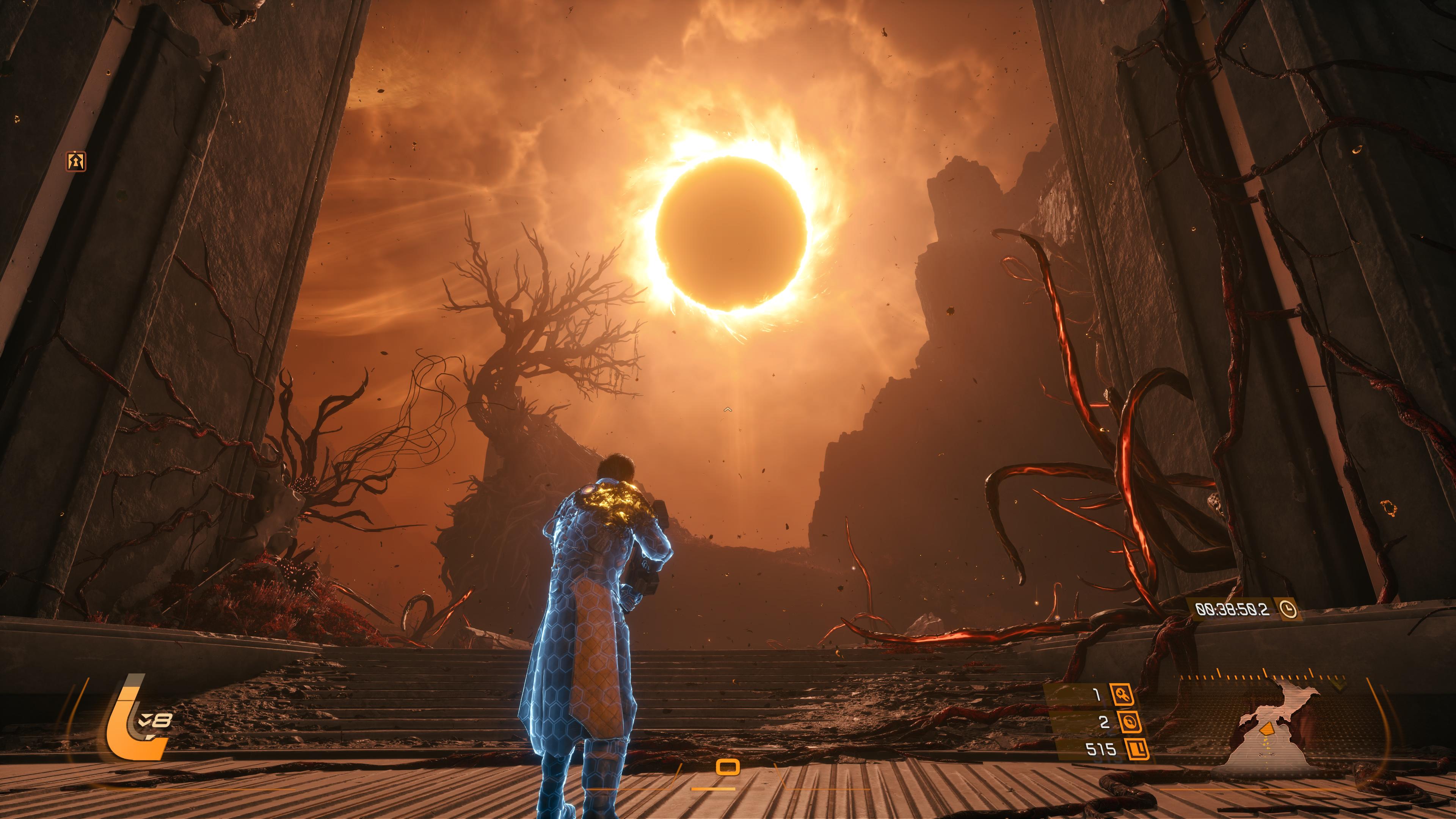Viewport: 1456px width, 819px height.
Task: Select the wrench and pliers resource icon
Action: coord(1122,695)
